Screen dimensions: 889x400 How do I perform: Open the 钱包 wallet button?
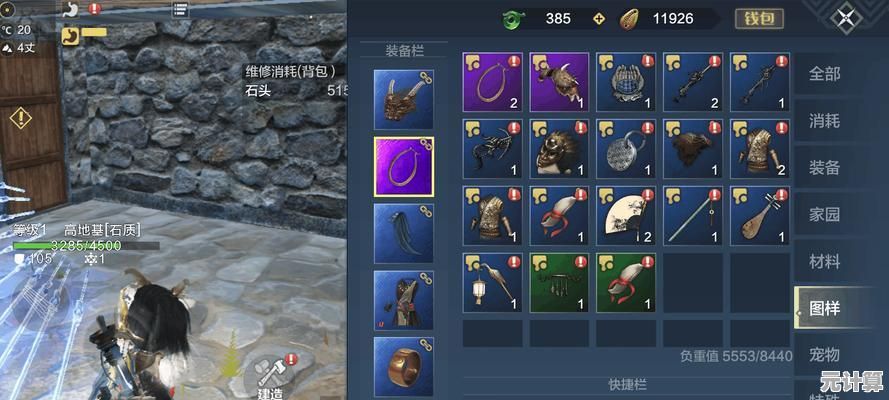pyautogui.click(x=759, y=19)
